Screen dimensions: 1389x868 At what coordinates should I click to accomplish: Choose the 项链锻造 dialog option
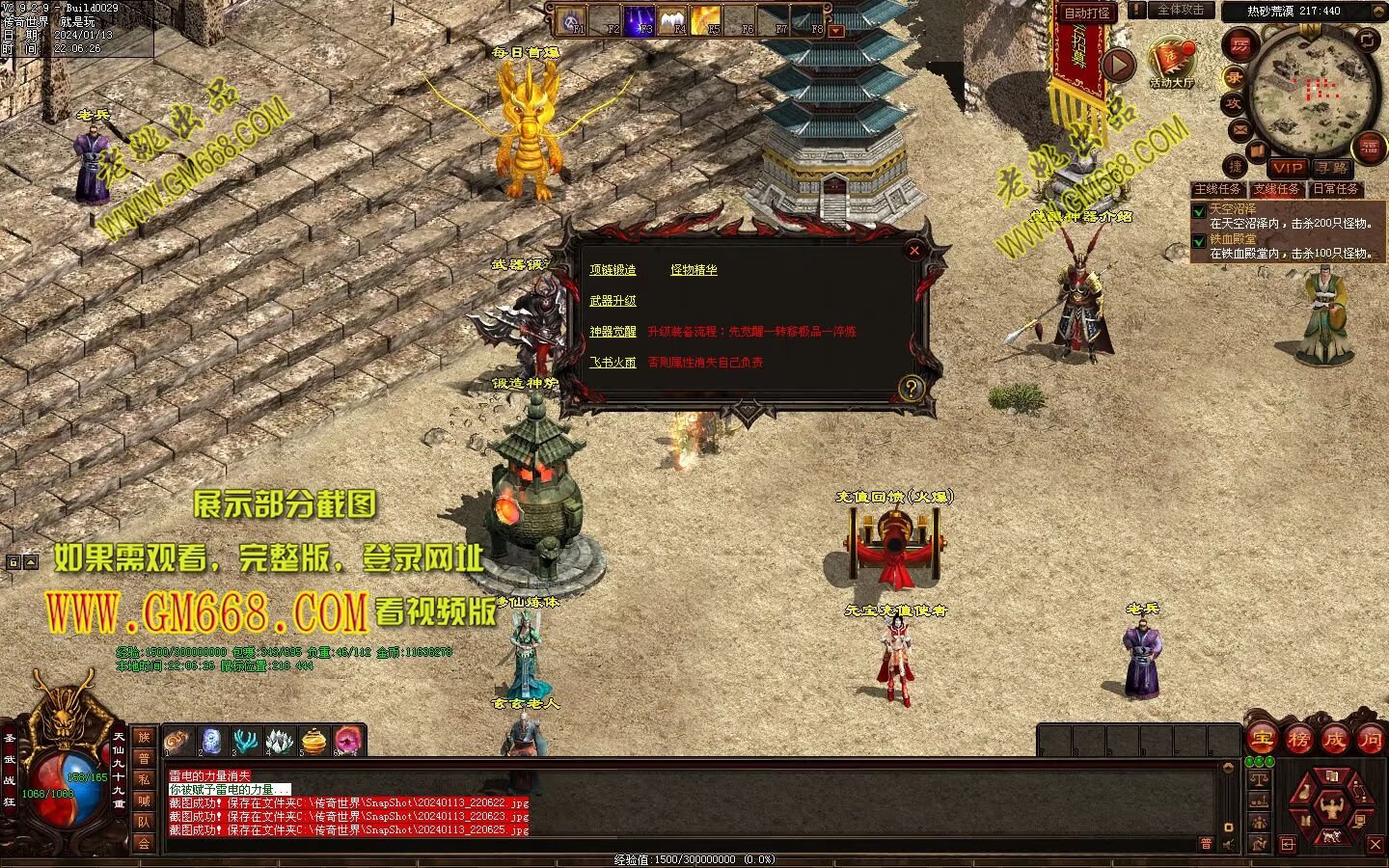tap(613, 270)
